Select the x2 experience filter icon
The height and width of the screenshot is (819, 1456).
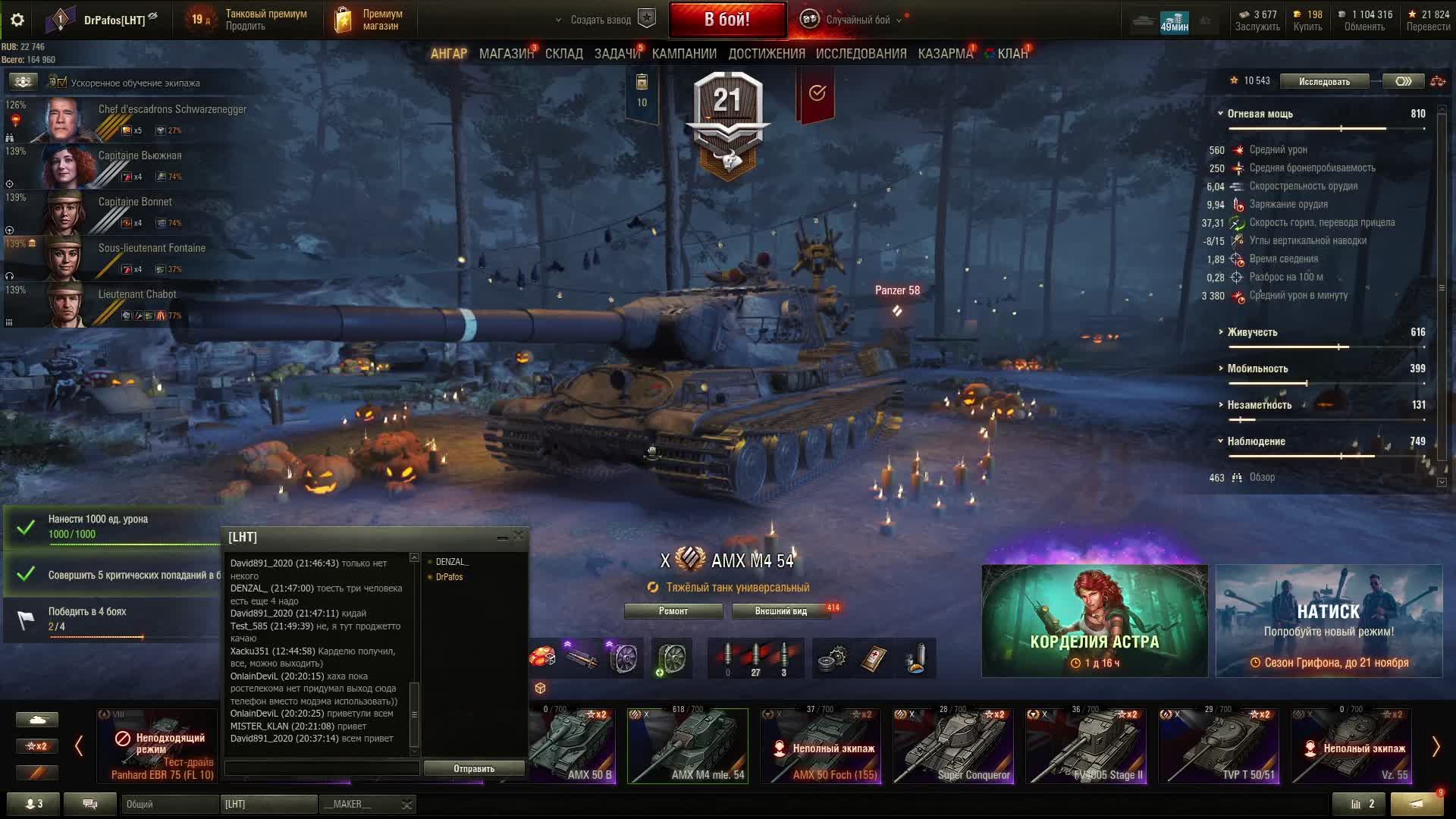[x=37, y=746]
